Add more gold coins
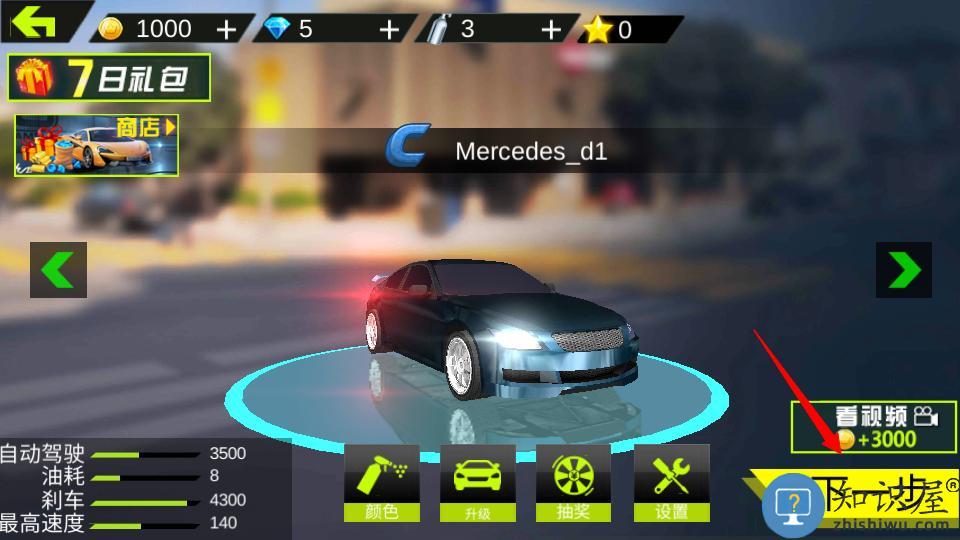960x540 pixels. 227,29
